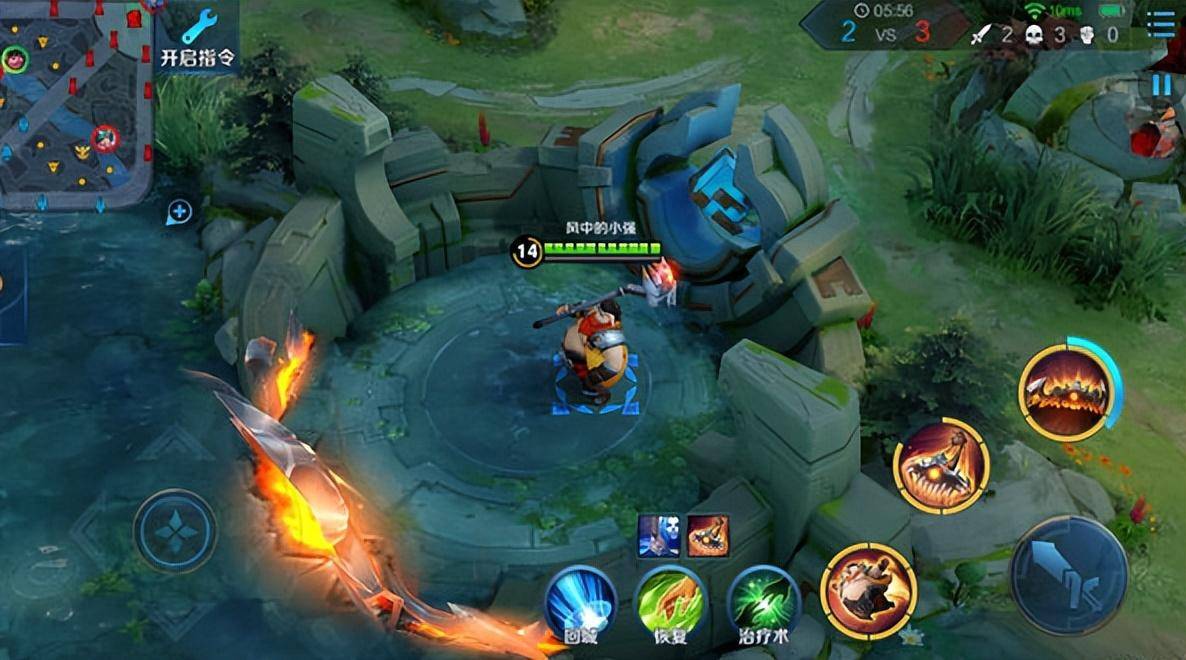
Task: Activate the spiked flail hammer skill
Action: (941, 466)
